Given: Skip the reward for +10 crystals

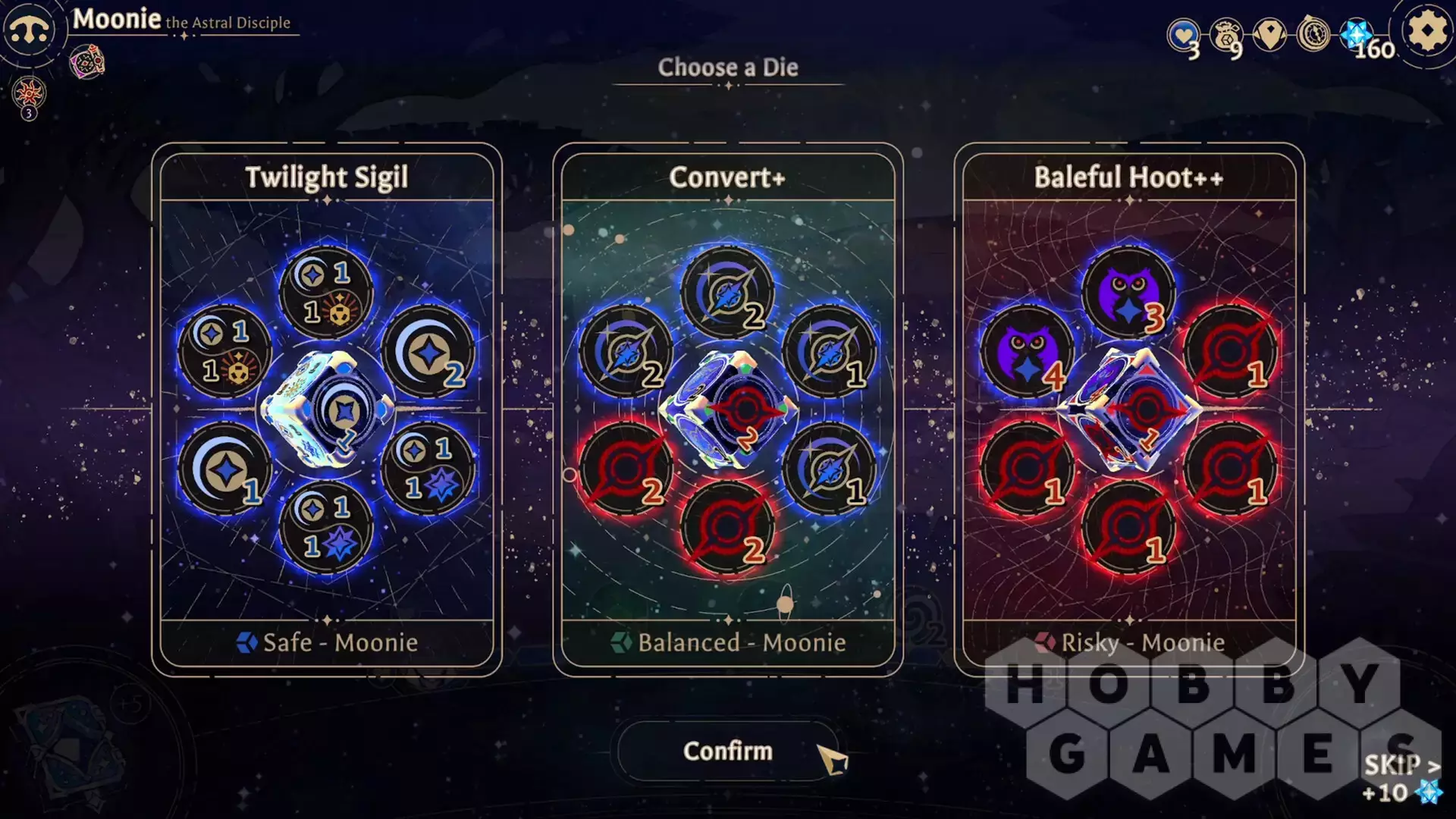Looking at the screenshot, I should pos(1401,778).
